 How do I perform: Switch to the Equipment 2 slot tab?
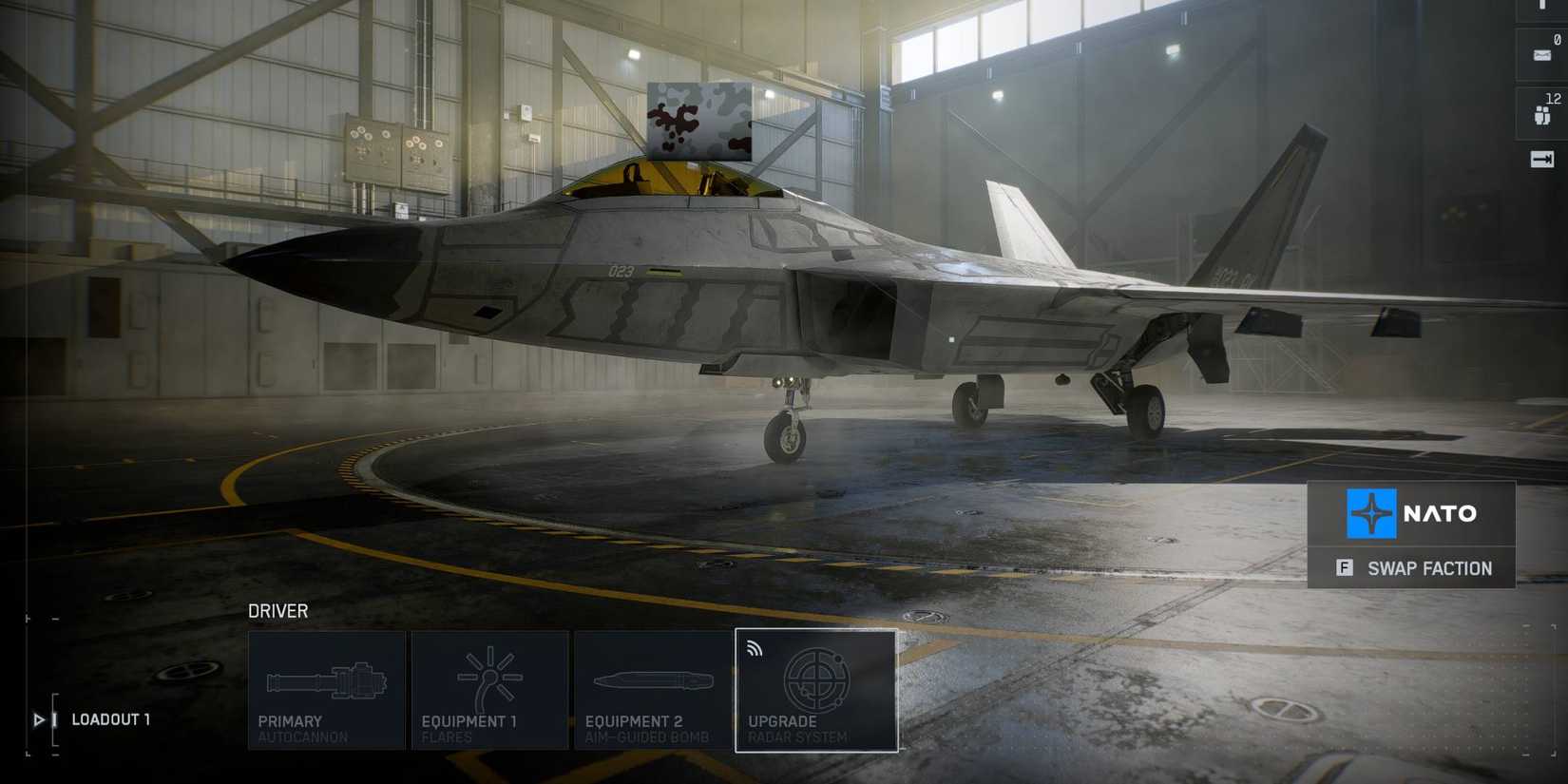coord(654,691)
